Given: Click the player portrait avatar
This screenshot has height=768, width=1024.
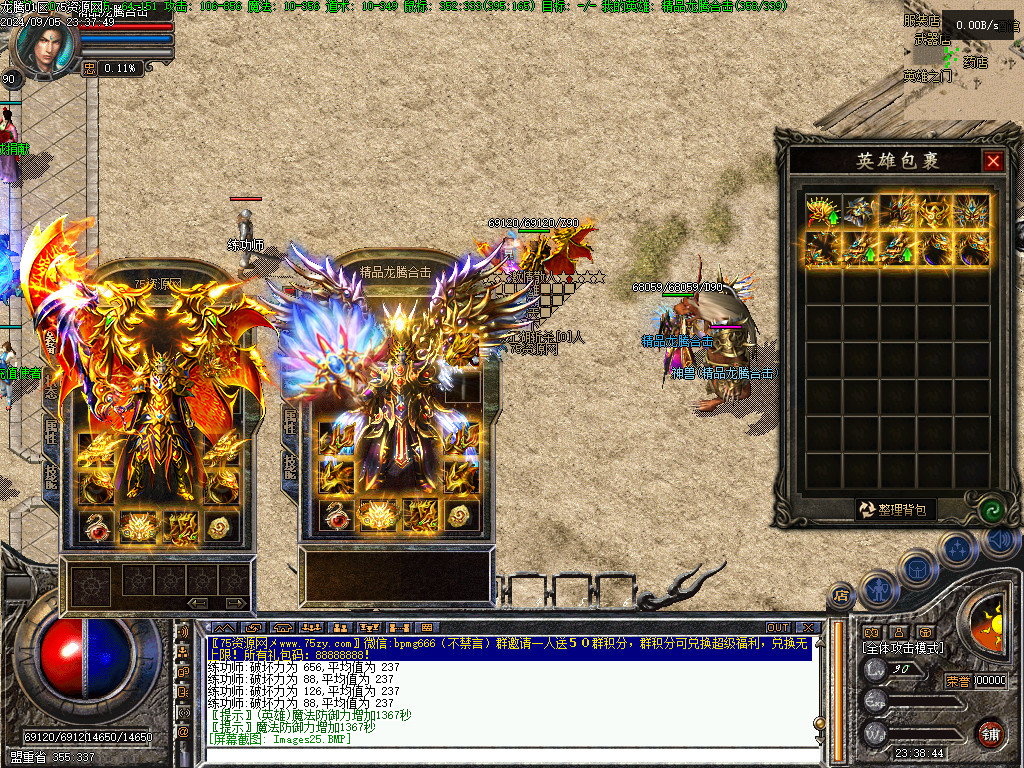Looking at the screenshot, I should click(x=45, y=45).
